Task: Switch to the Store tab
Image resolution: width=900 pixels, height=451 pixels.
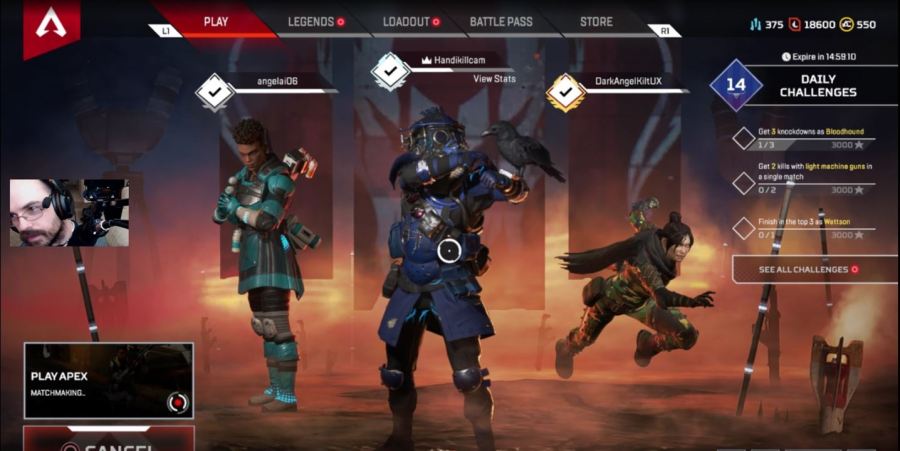Action: [x=597, y=21]
